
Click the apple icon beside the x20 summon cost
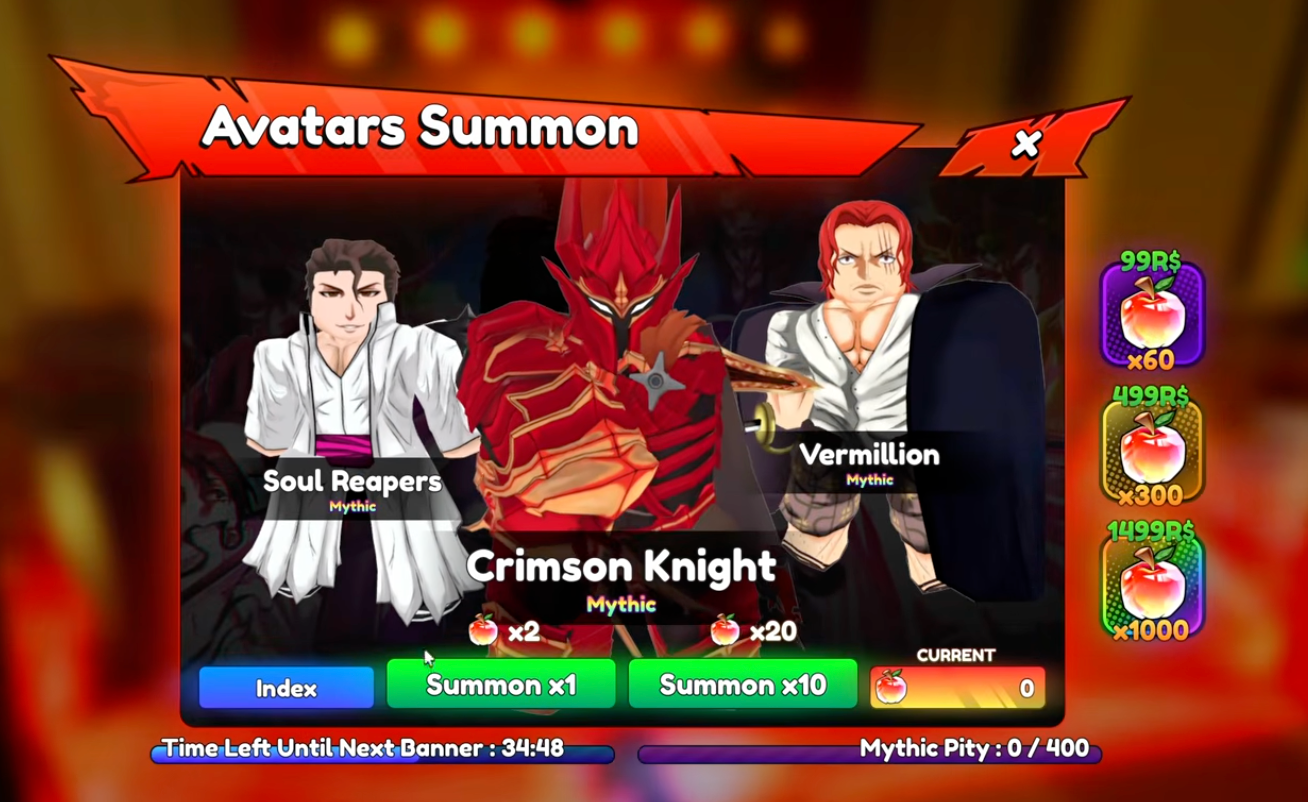coord(726,630)
